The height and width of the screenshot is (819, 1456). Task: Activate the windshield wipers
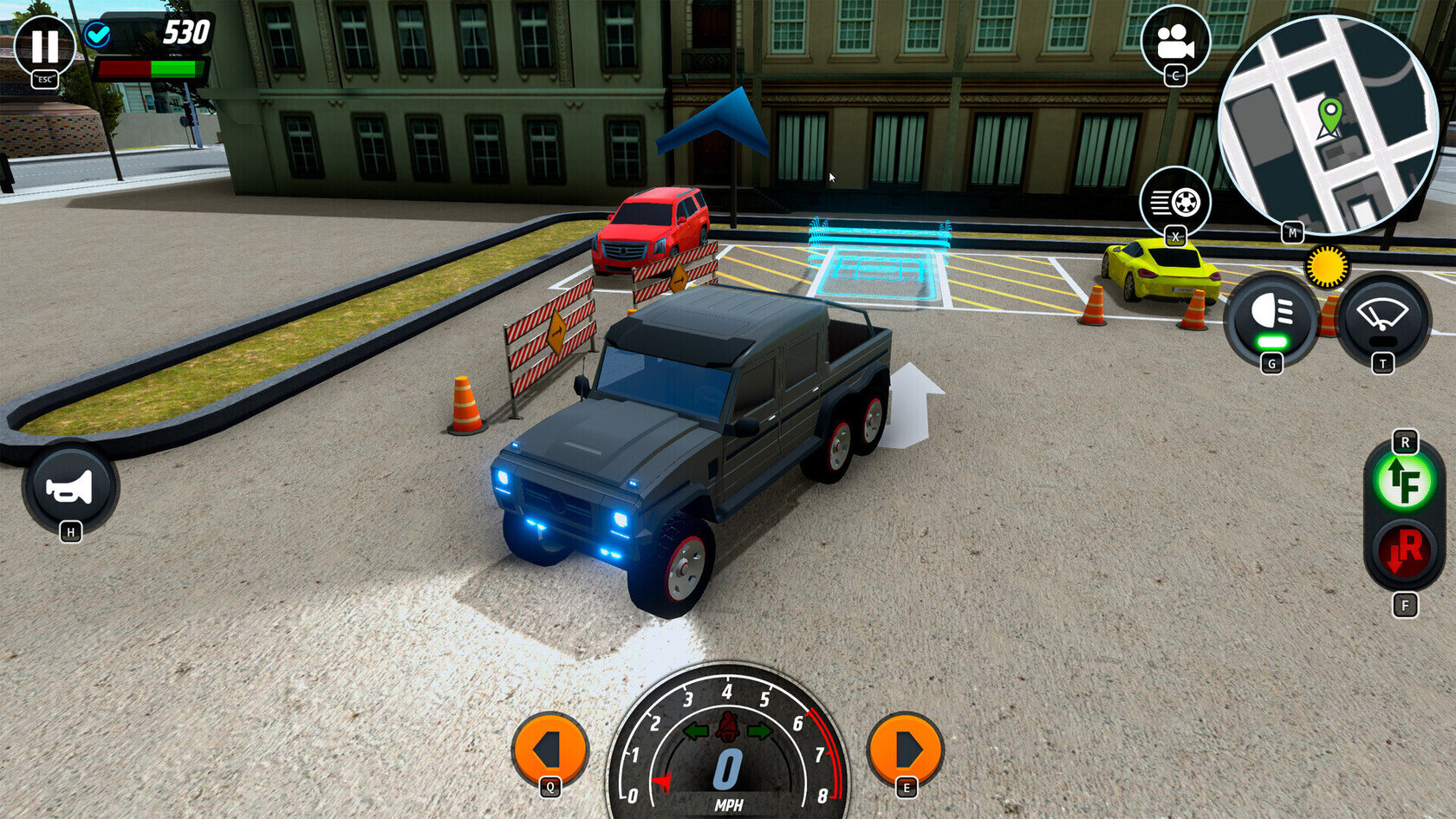point(1382,315)
